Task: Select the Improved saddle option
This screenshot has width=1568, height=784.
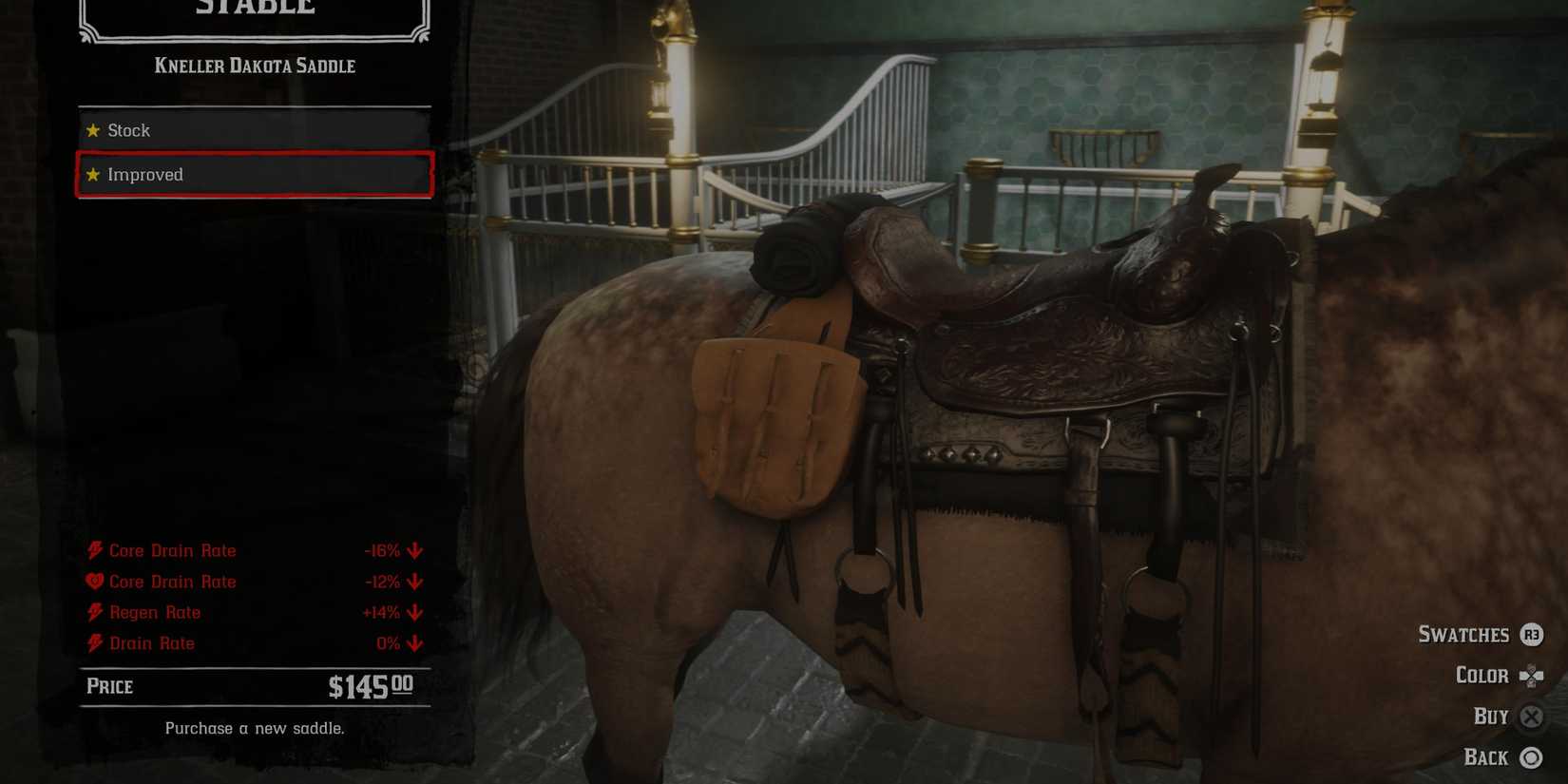Action: coord(252,175)
